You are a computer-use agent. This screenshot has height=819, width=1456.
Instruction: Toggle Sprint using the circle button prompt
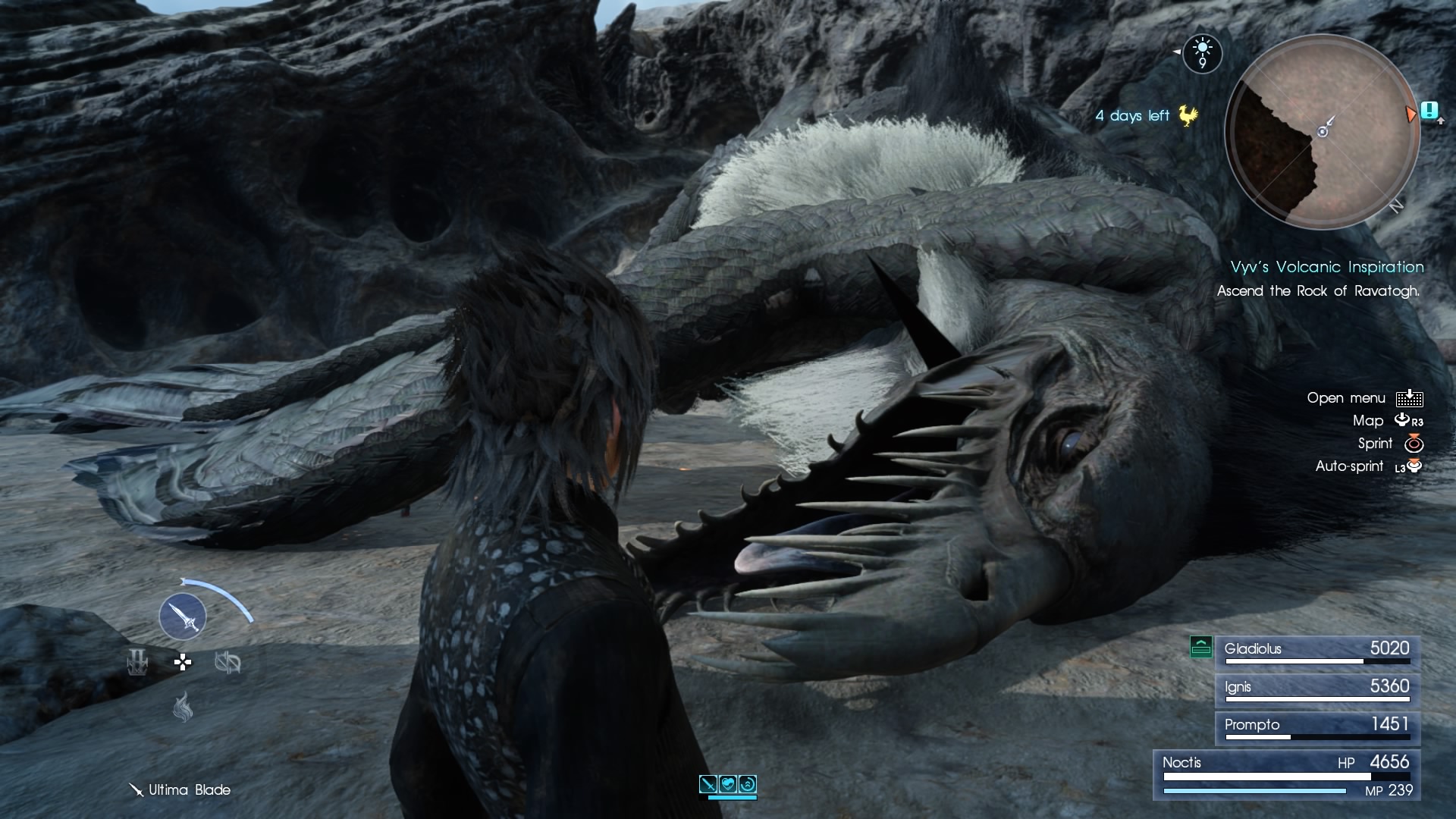coord(1415,444)
